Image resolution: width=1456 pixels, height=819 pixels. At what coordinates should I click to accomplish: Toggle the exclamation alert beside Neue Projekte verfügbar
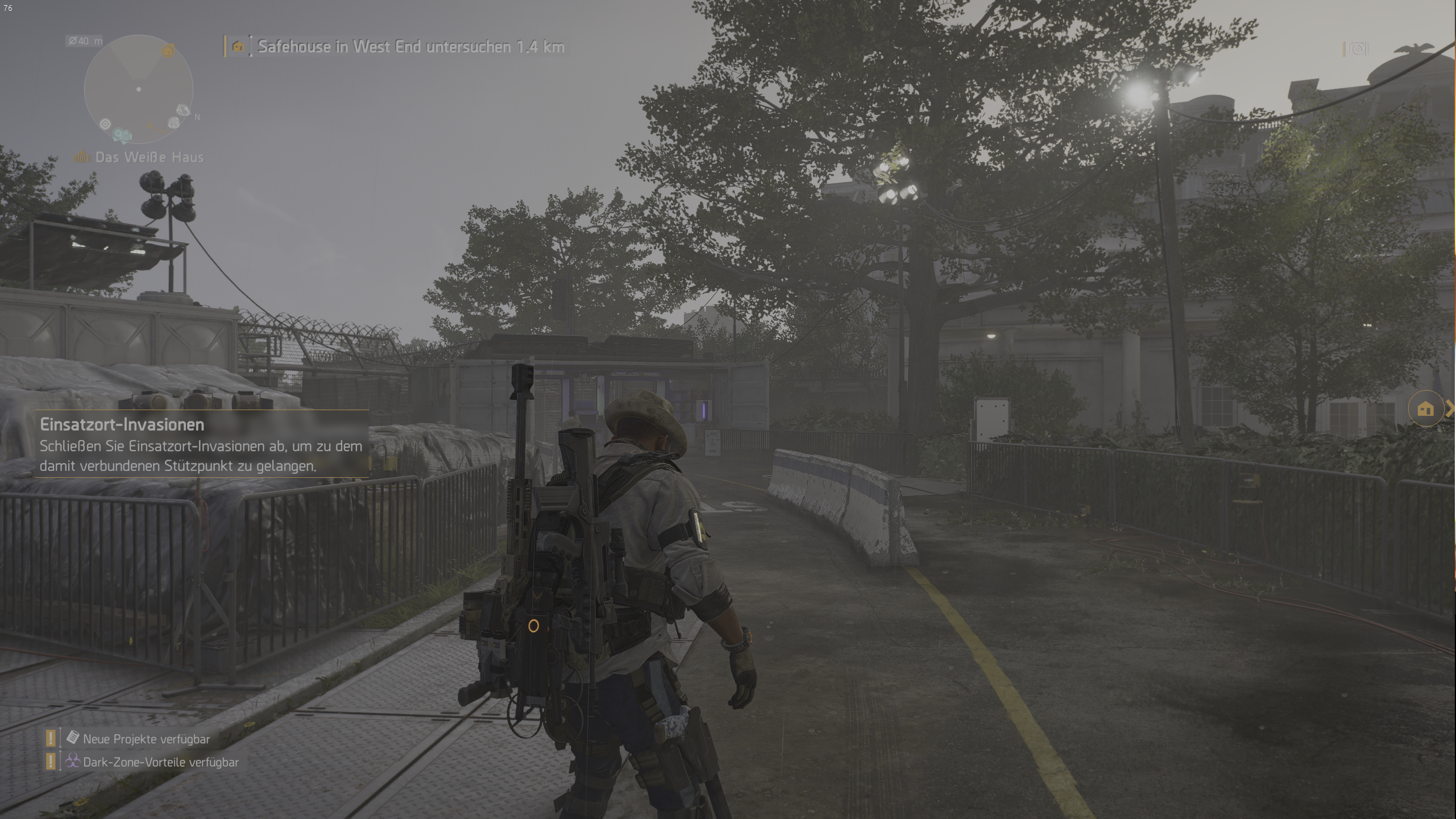[x=51, y=738]
